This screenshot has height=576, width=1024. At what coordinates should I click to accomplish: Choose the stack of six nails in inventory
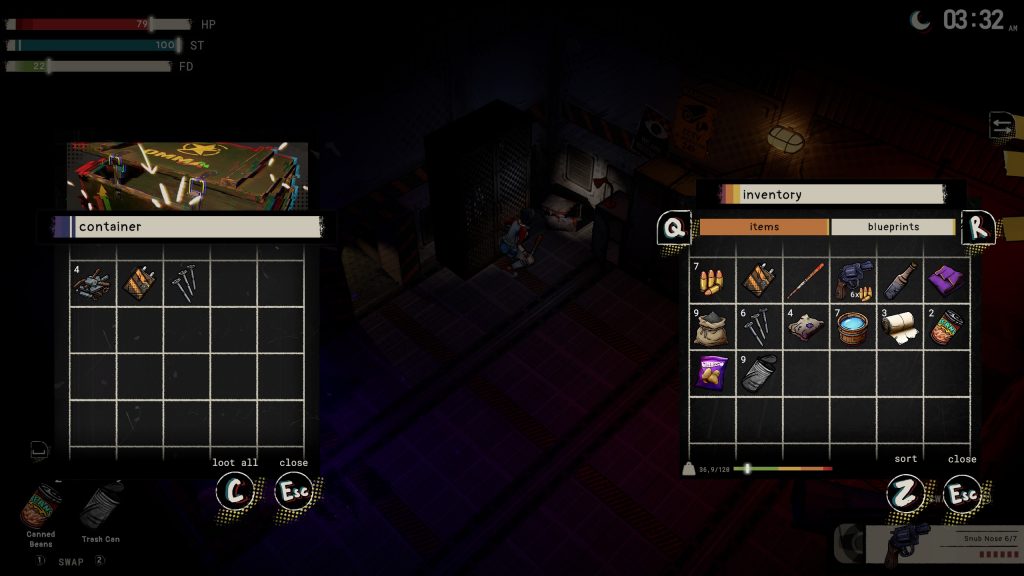point(759,327)
